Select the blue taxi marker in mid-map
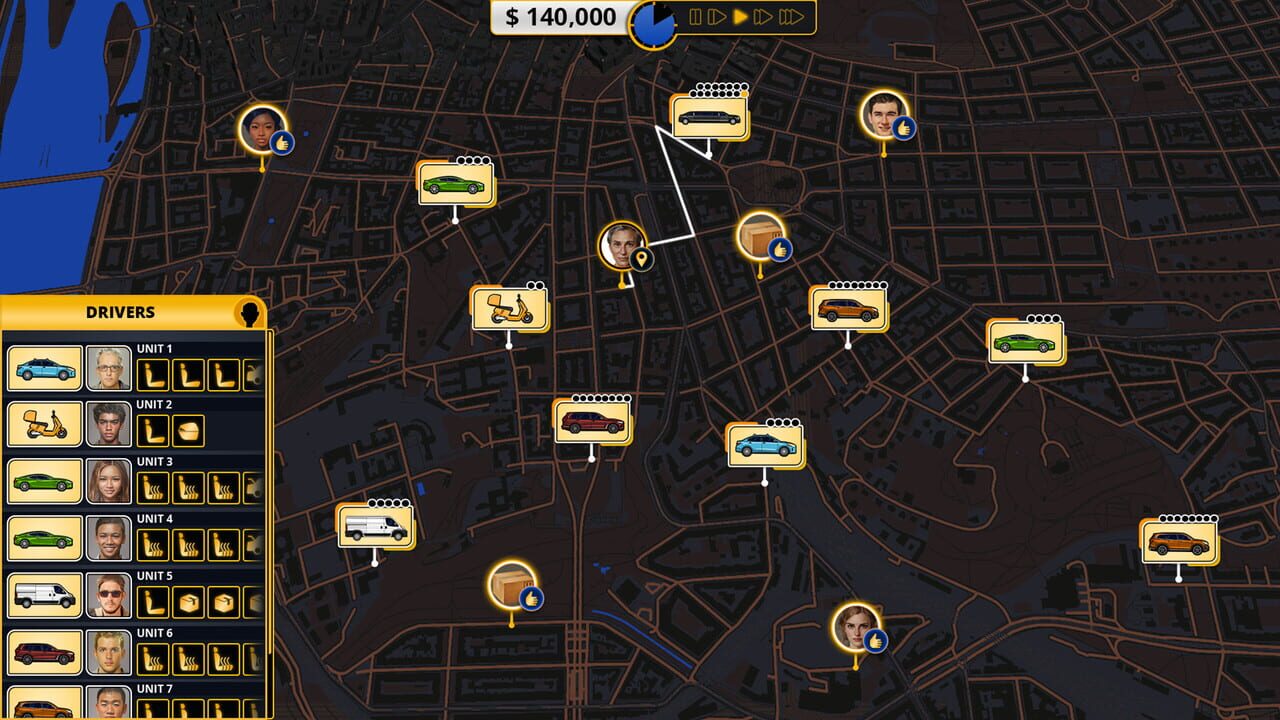This screenshot has width=1280, height=720. (763, 446)
